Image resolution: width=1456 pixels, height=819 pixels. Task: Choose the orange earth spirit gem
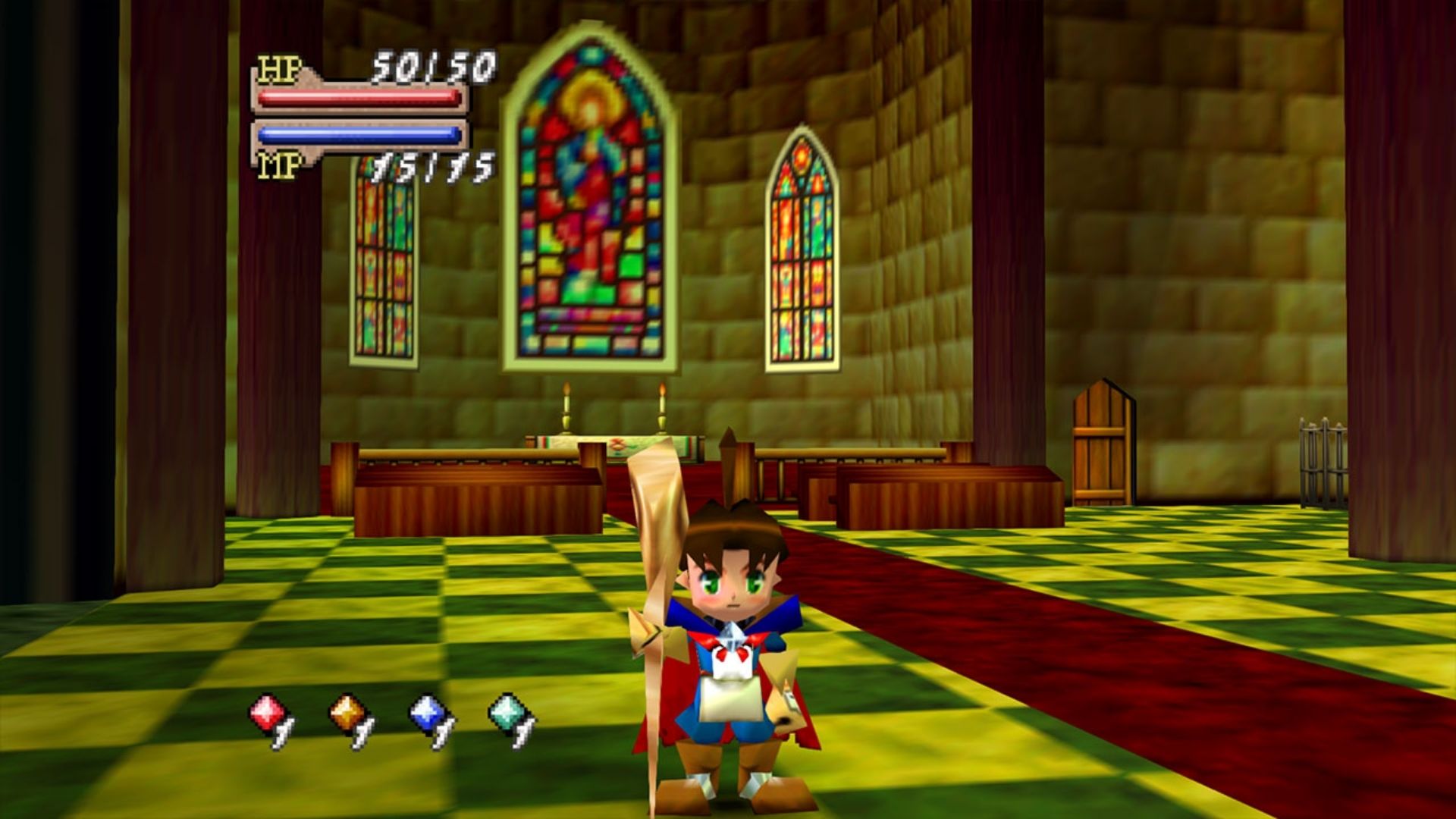[x=347, y=714]
